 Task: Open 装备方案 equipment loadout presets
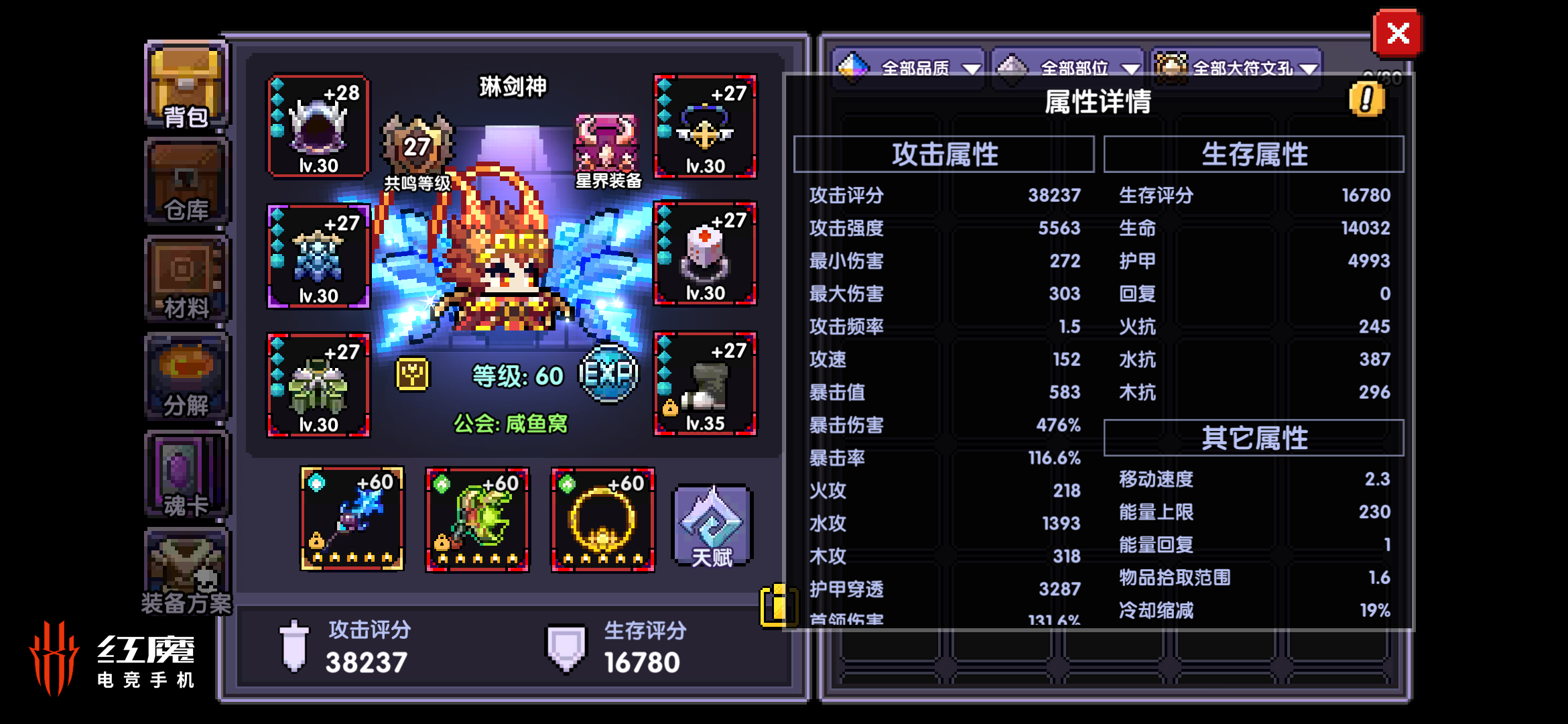[x=186, y=570]
